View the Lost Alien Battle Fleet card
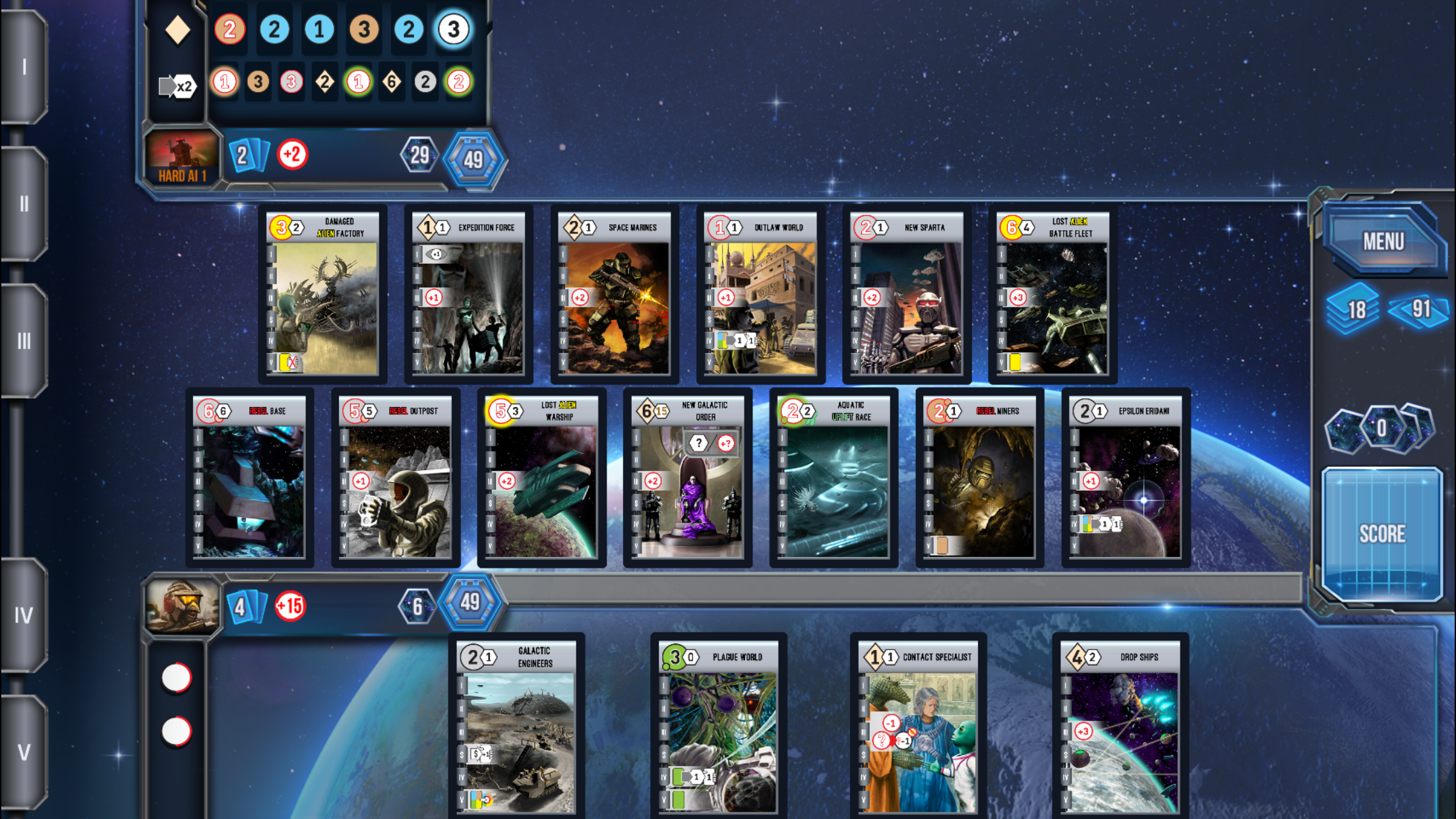The height and width of the screenshot is (819, 1456). point(1052,294)
